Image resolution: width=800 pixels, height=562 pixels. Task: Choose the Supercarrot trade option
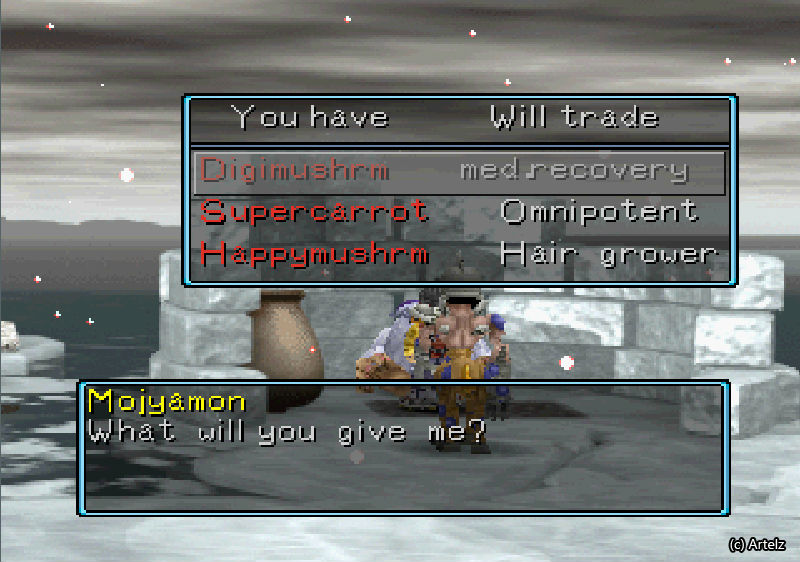point(459,212)
